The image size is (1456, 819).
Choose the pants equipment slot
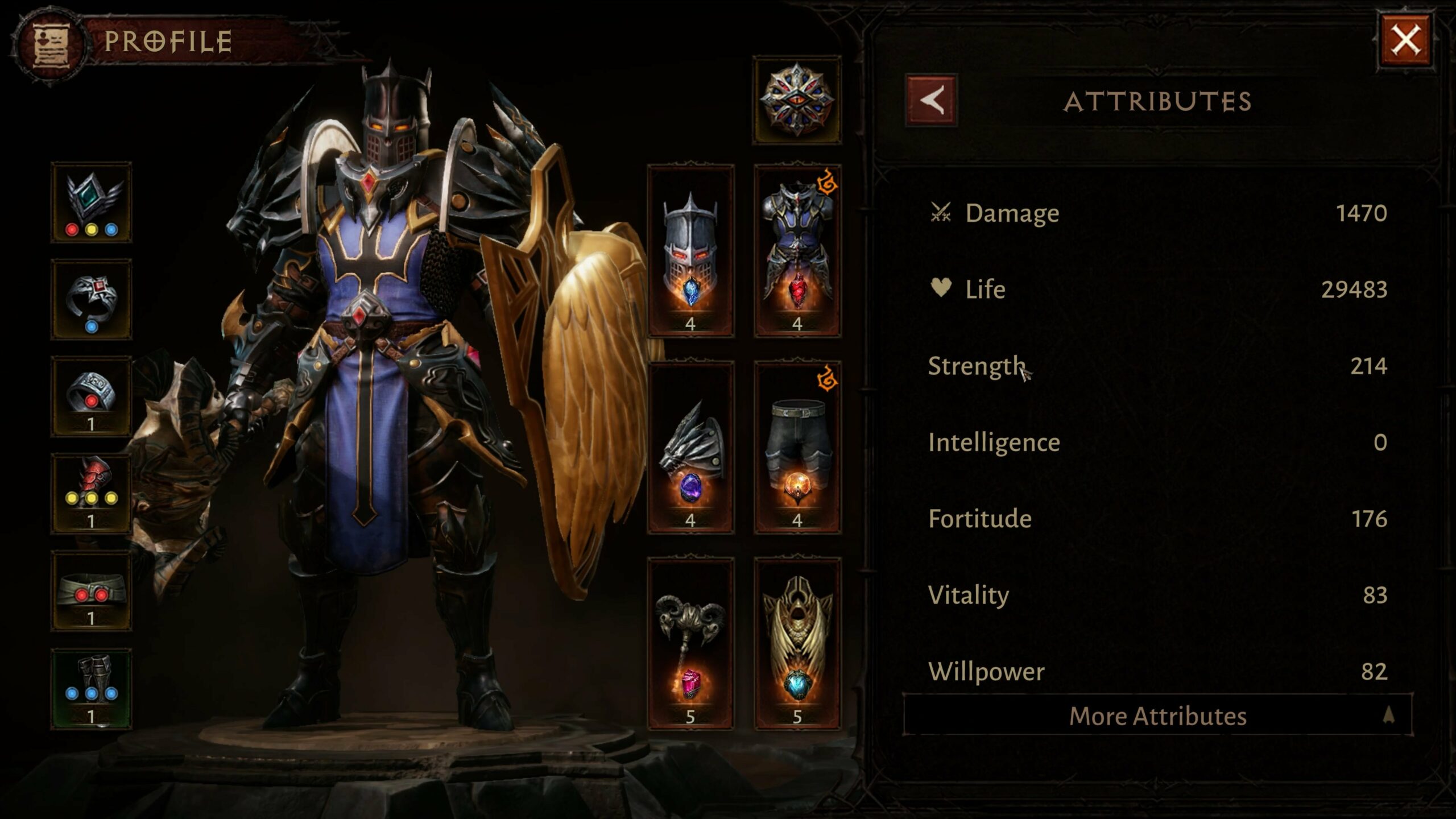pos(797,448)
